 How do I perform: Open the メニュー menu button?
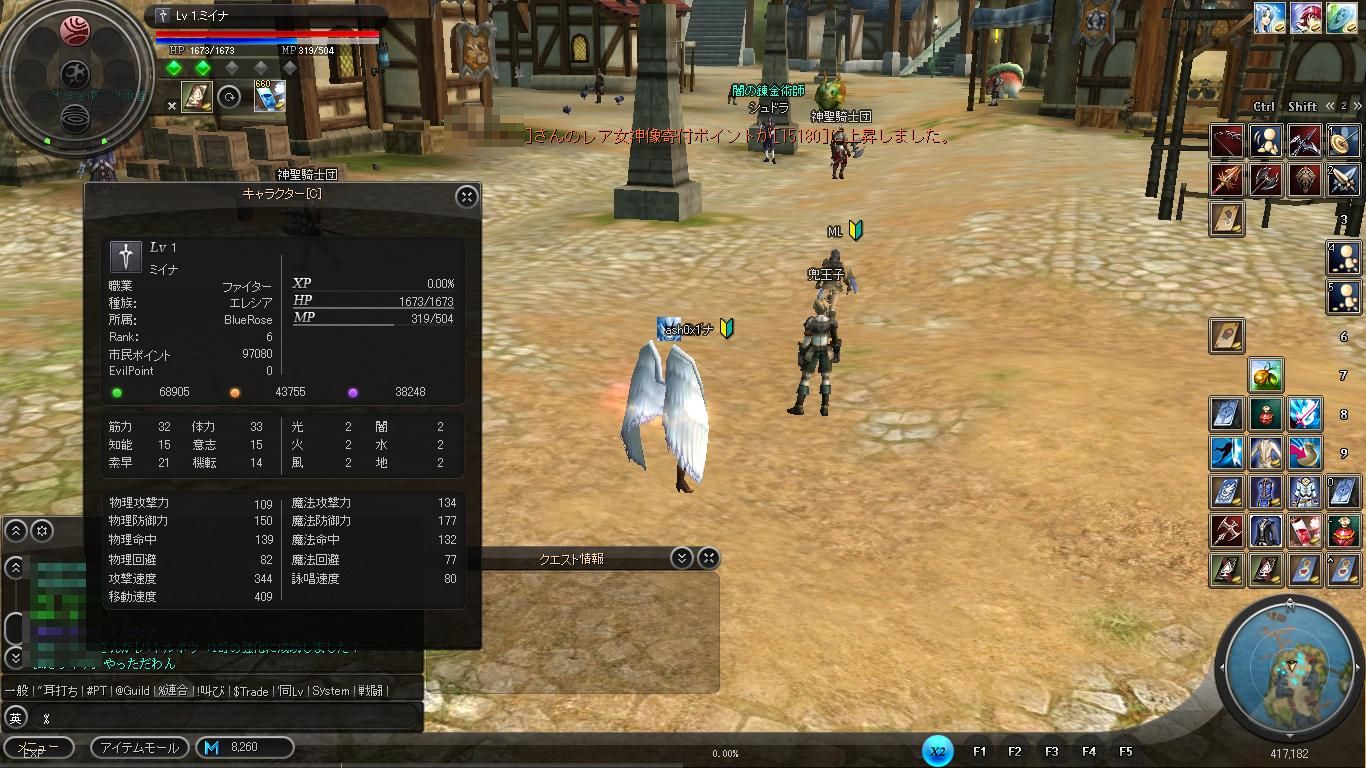[38, 747]
